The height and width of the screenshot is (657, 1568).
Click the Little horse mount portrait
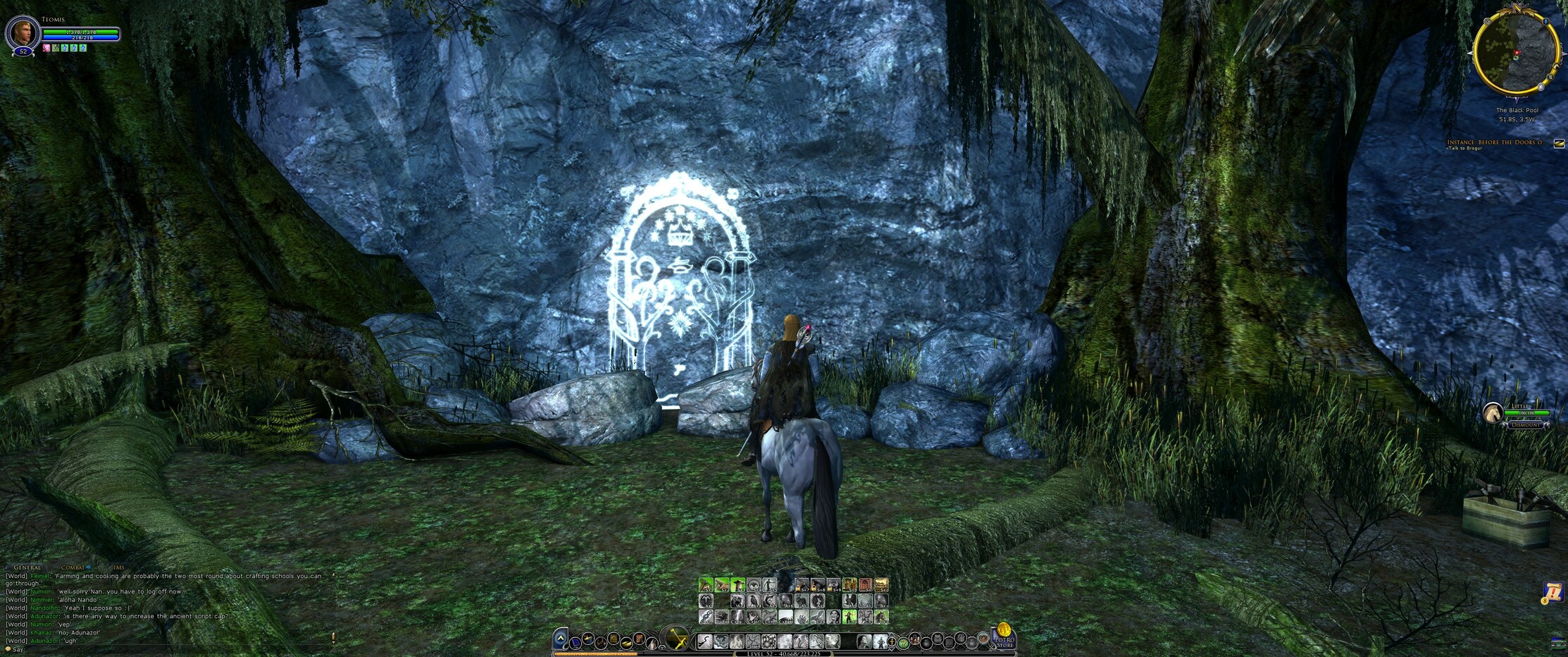click(1492, 414)
